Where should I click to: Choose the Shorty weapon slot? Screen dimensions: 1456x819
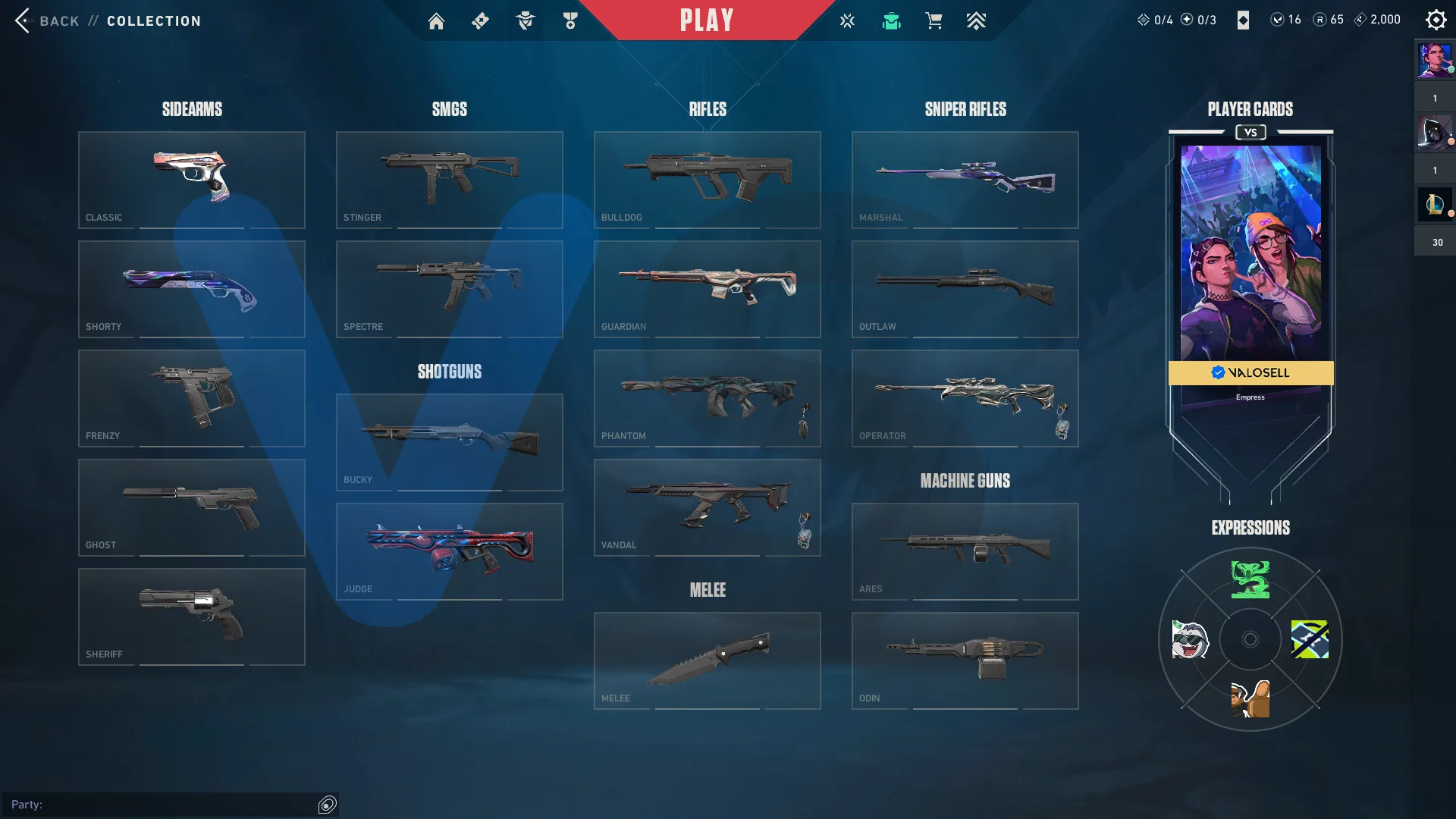click(192, 289)
